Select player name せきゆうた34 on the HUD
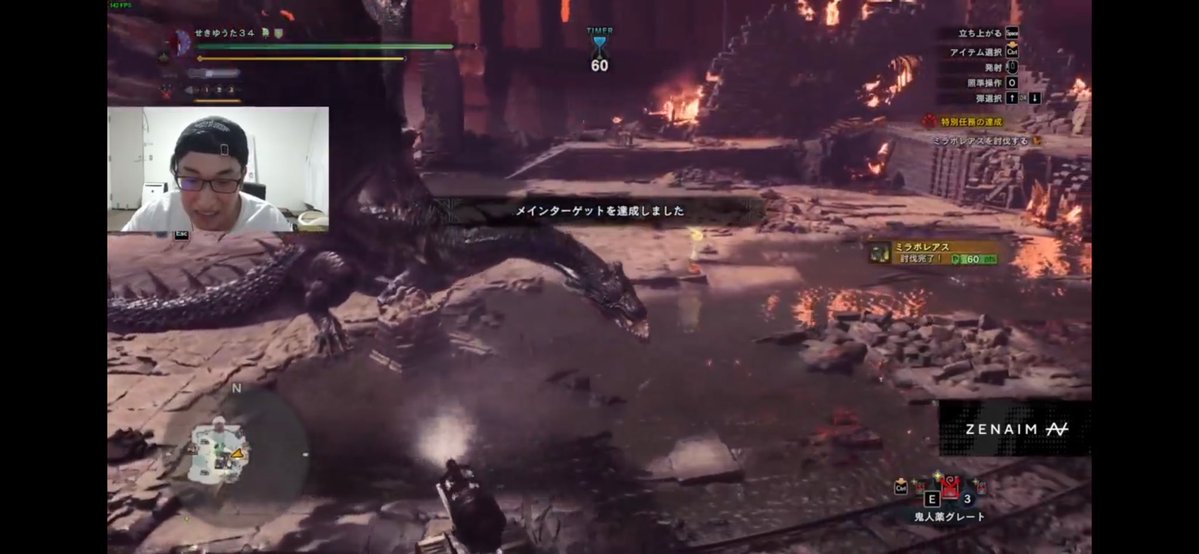This screenshot has width=1199, height=554. click(227, 33)
